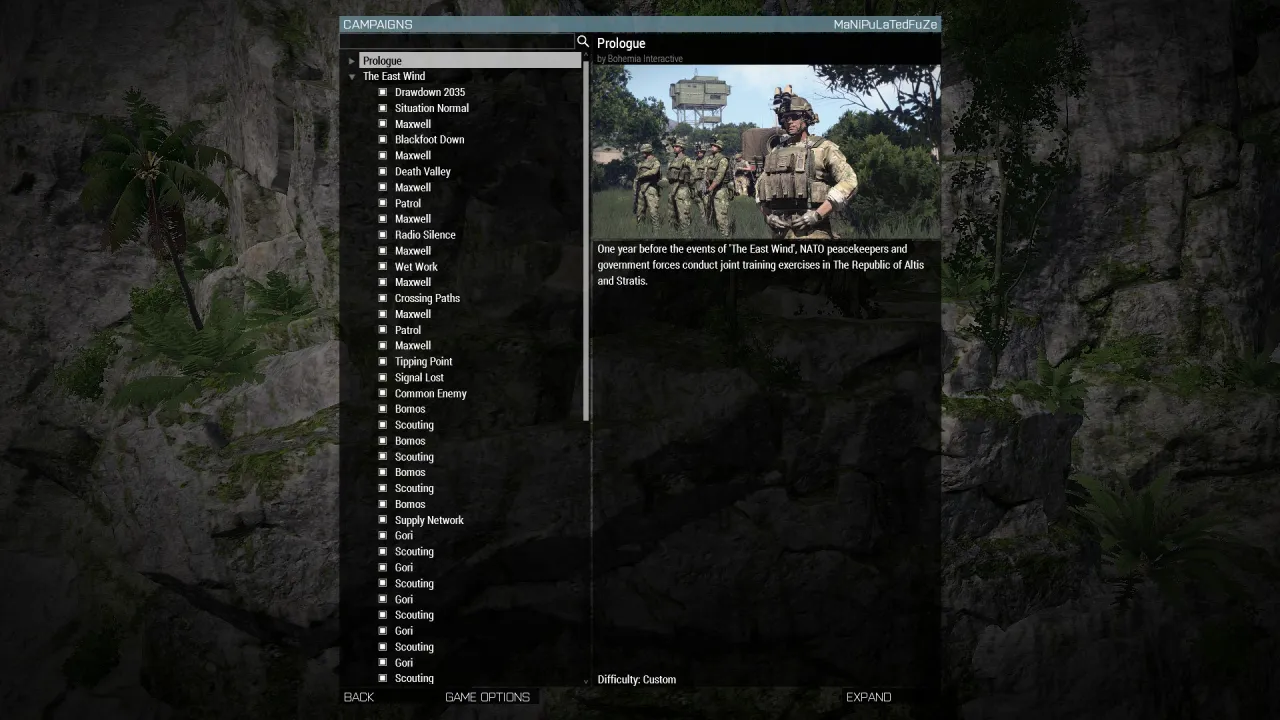The height and width of the screenshot is (720, 1280).
Task: Select the Wet Work mission
Action: 416,266
